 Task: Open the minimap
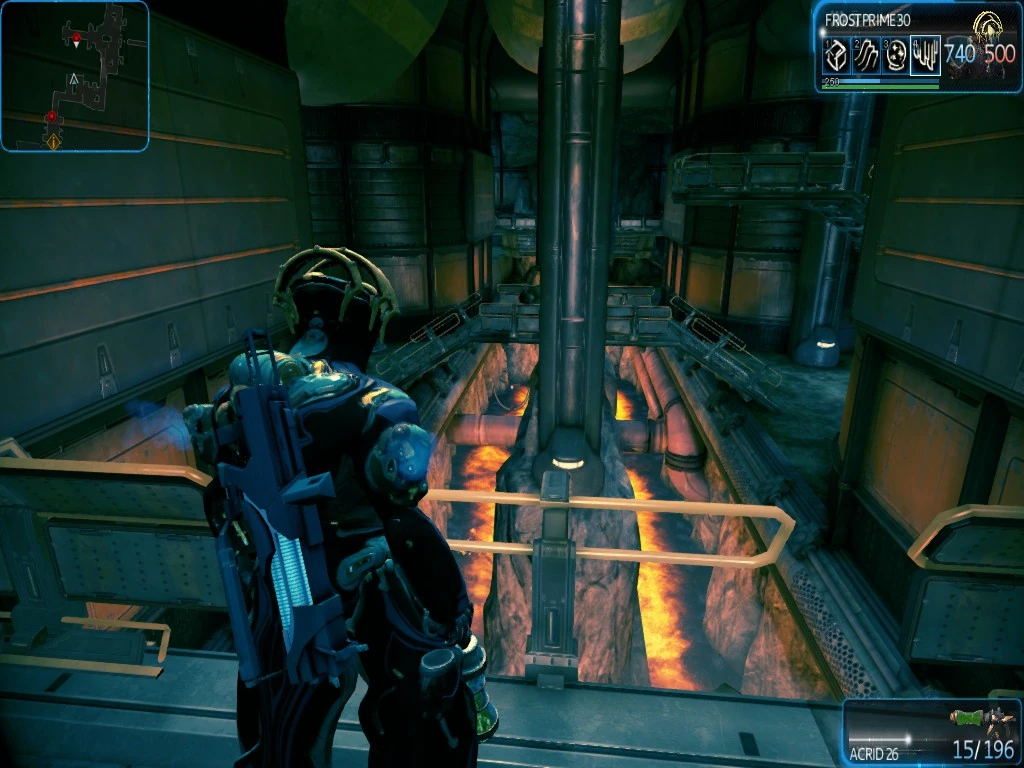click(75, 76)
